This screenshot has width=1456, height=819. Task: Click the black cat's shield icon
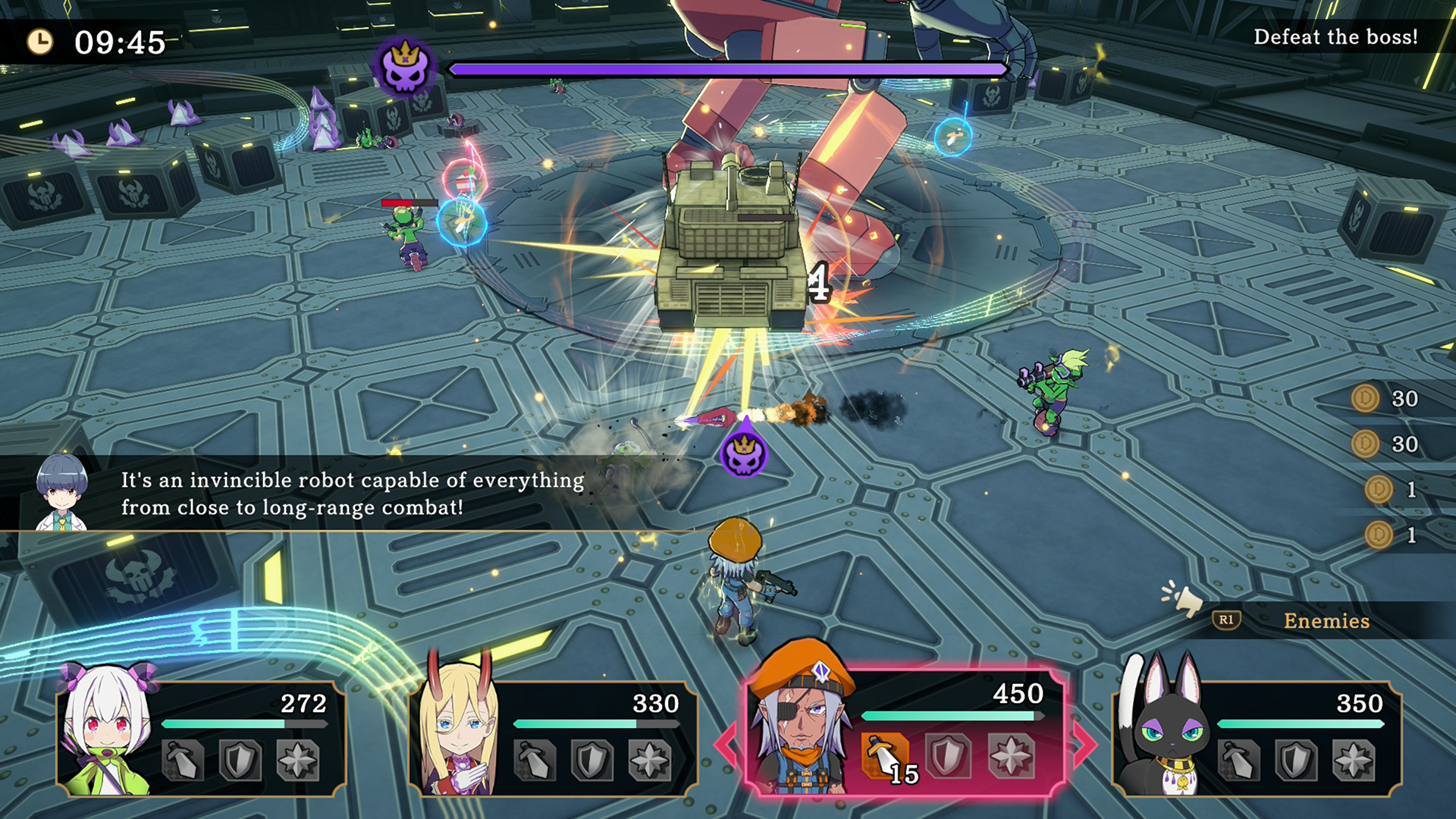[x=1296, y=760]
